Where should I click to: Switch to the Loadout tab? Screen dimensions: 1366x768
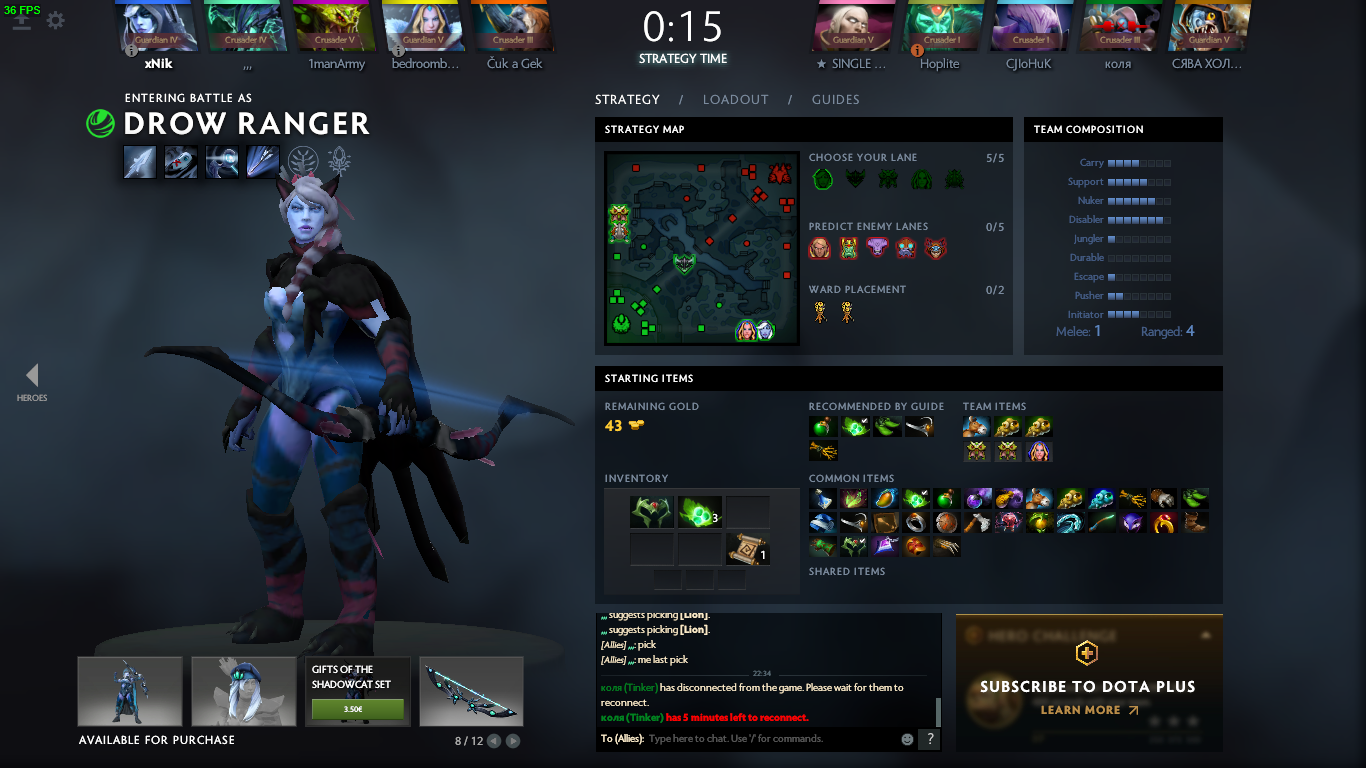(735, 99)
